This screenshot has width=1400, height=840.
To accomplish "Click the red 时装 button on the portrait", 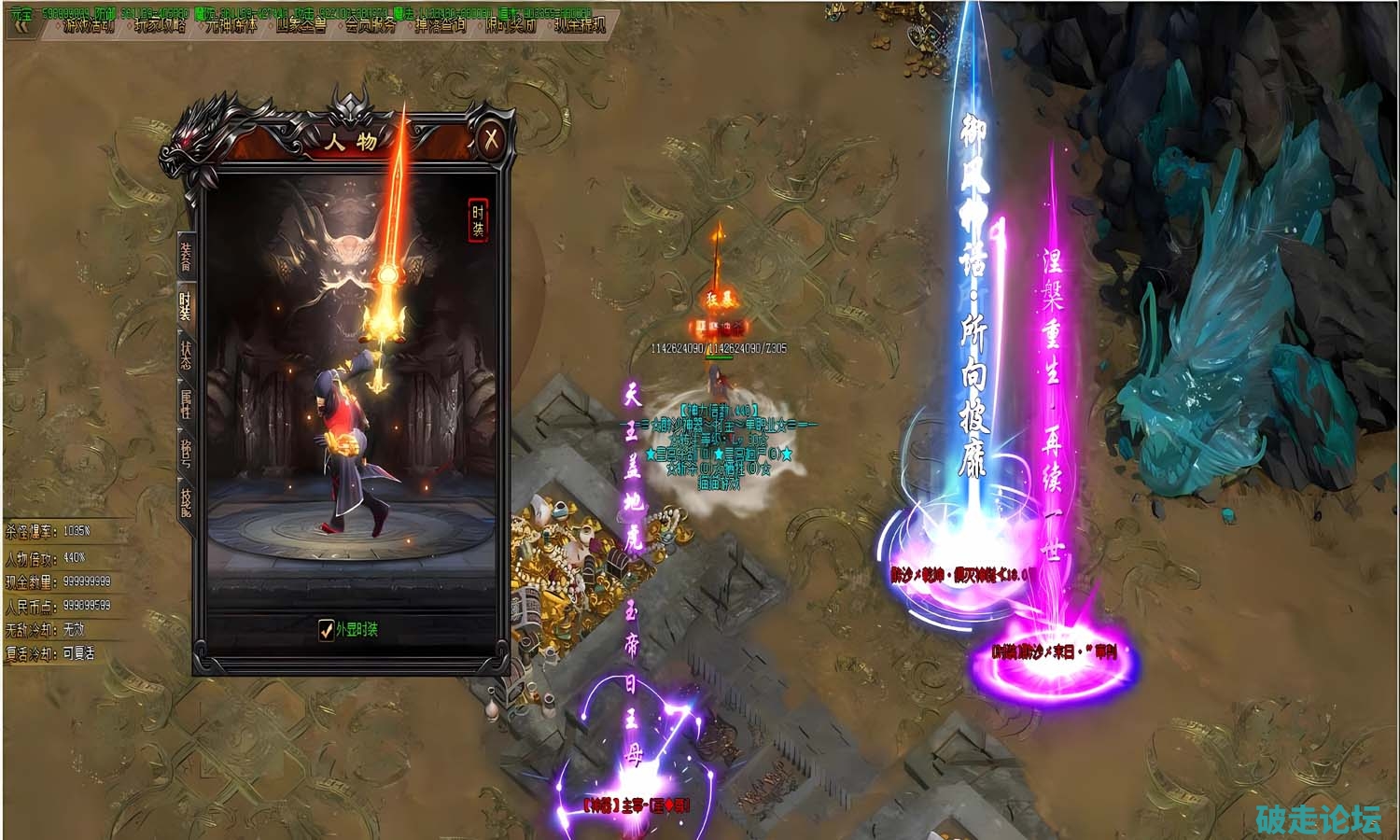I will pos(478,221).
